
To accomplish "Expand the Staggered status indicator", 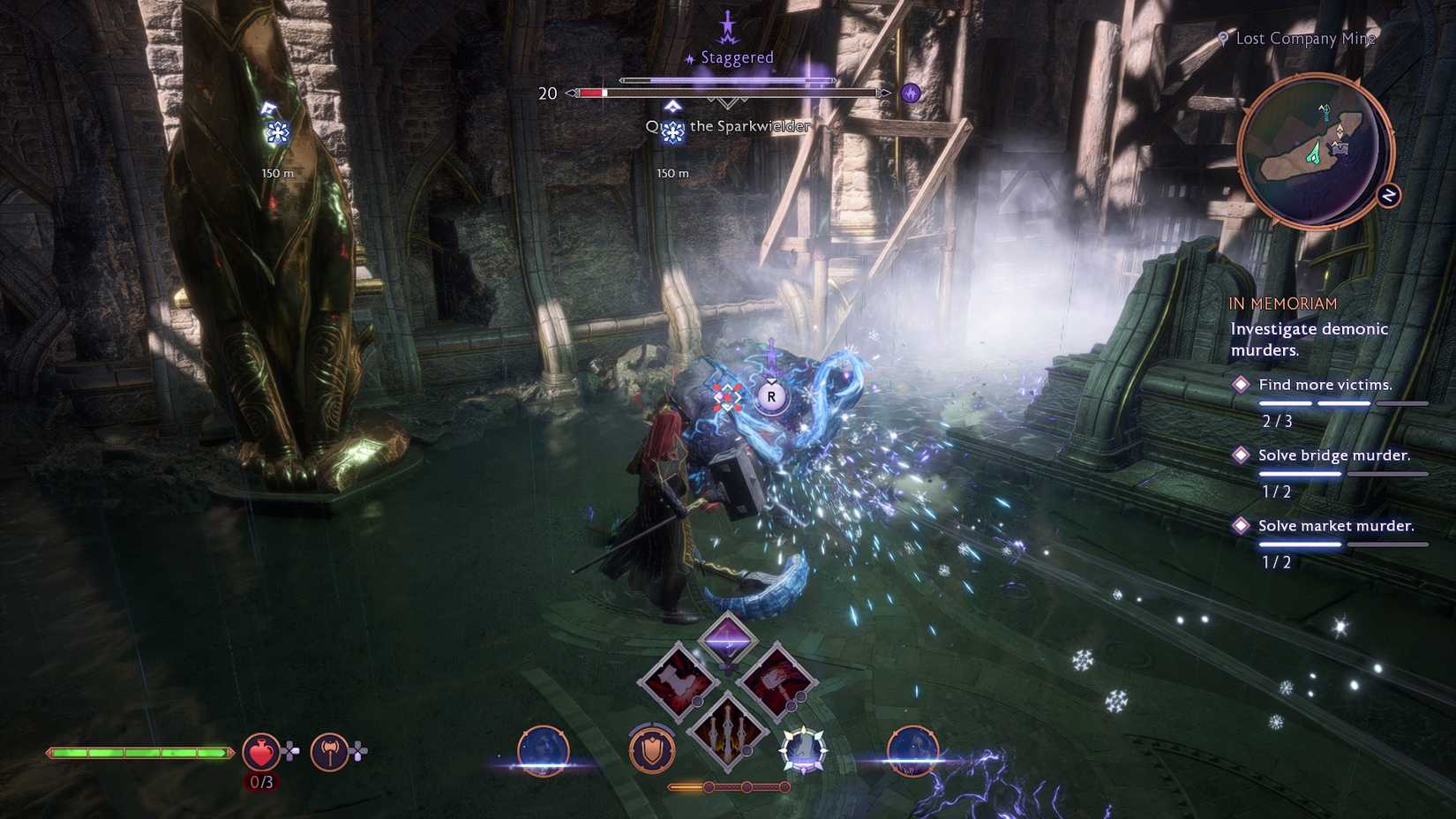I will tap(735, 56).
